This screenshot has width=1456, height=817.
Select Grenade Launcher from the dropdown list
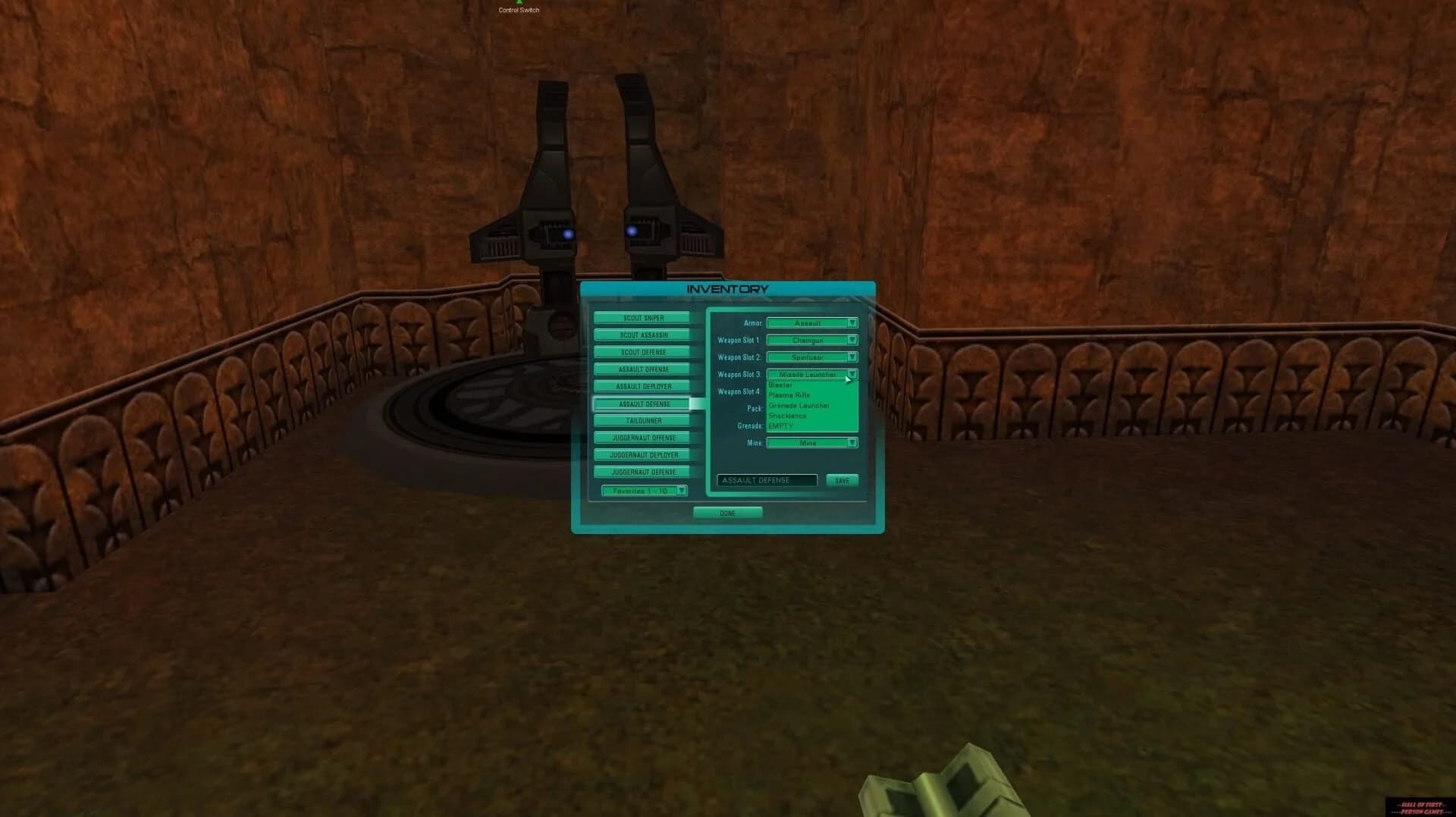coord(800,406)
